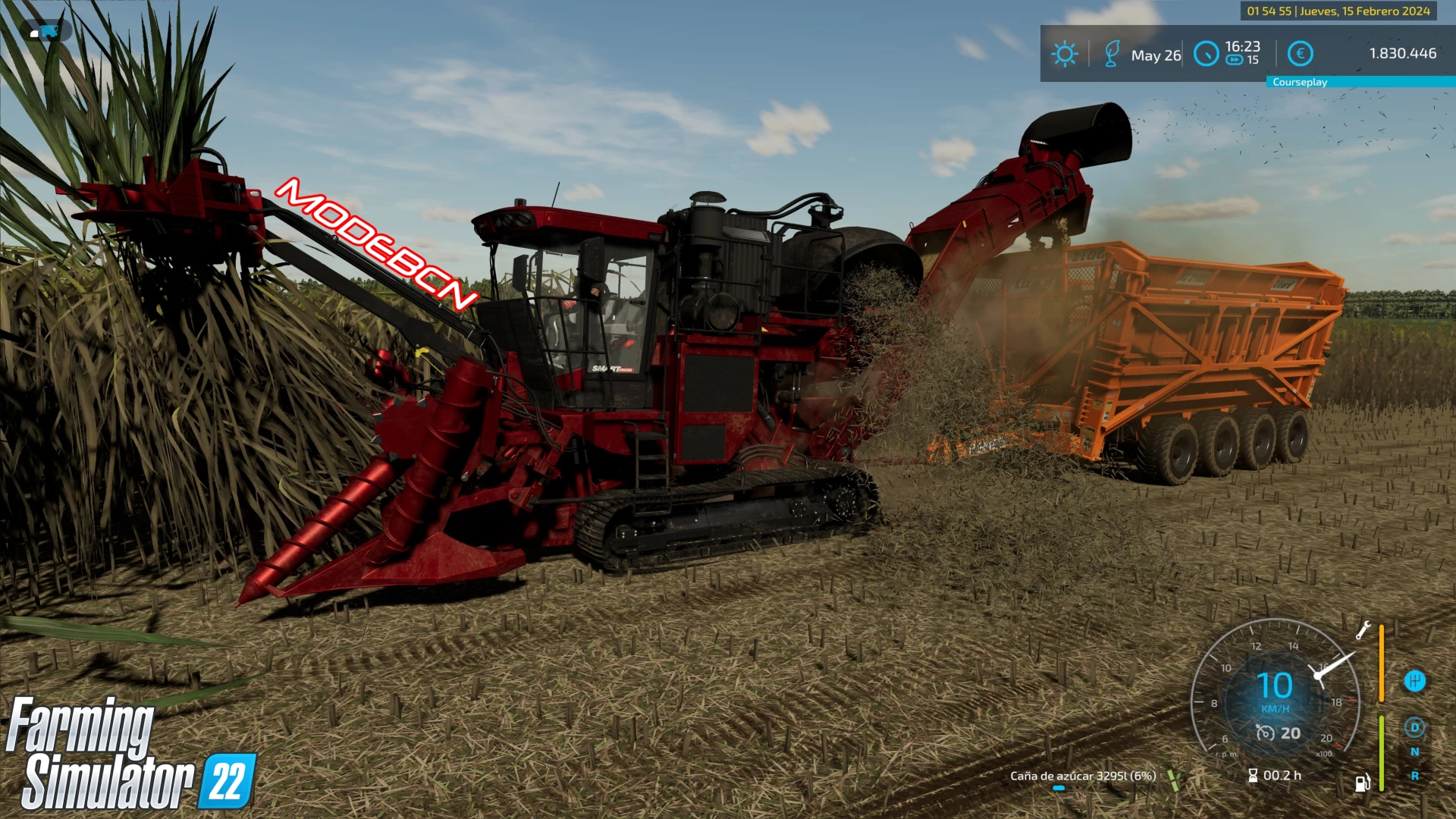Click the money balance 1.830.446
This screenshot has width=1456, height=819.
coord(1402,54)
